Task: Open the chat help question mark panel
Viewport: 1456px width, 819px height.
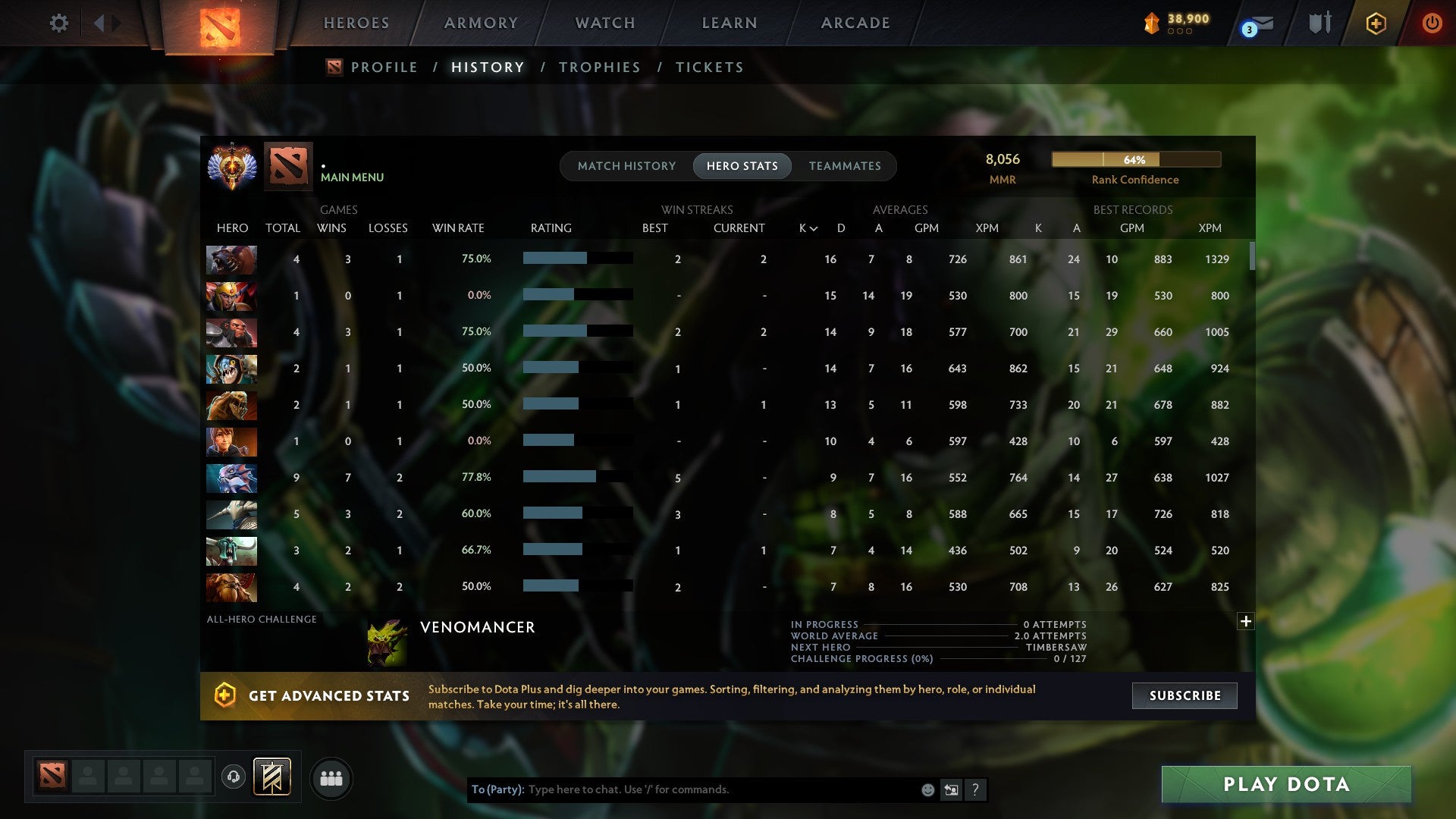Action: coord(975,789)
